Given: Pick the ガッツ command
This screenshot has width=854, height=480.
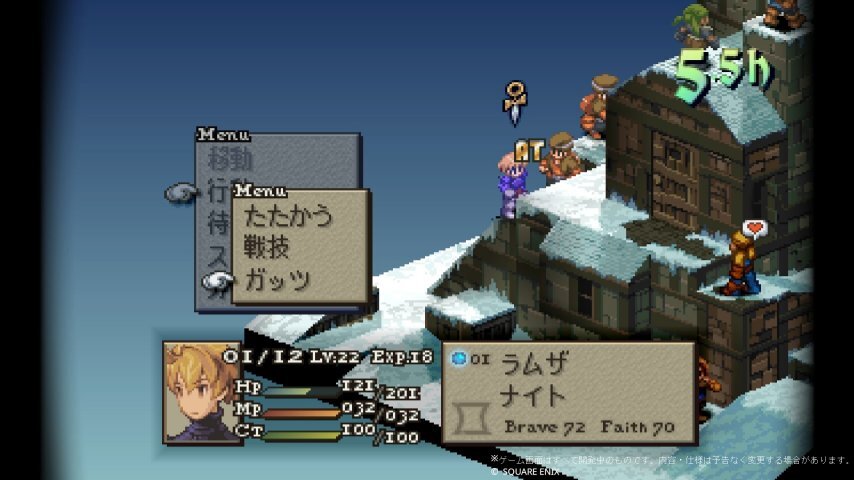Looking at the screenshot, I should (277, 280).
